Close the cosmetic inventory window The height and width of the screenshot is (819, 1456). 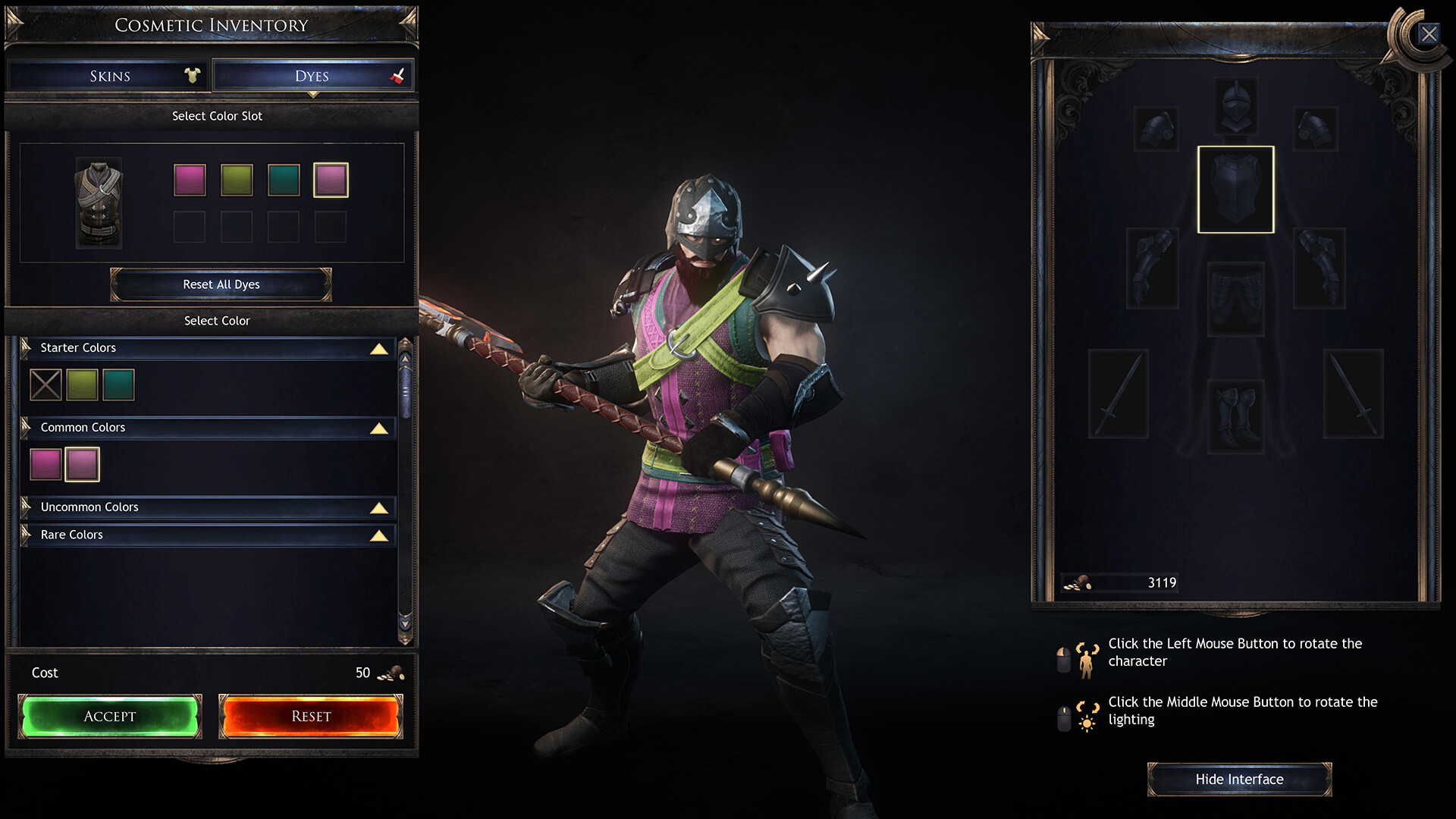(x=1429, y=34)
